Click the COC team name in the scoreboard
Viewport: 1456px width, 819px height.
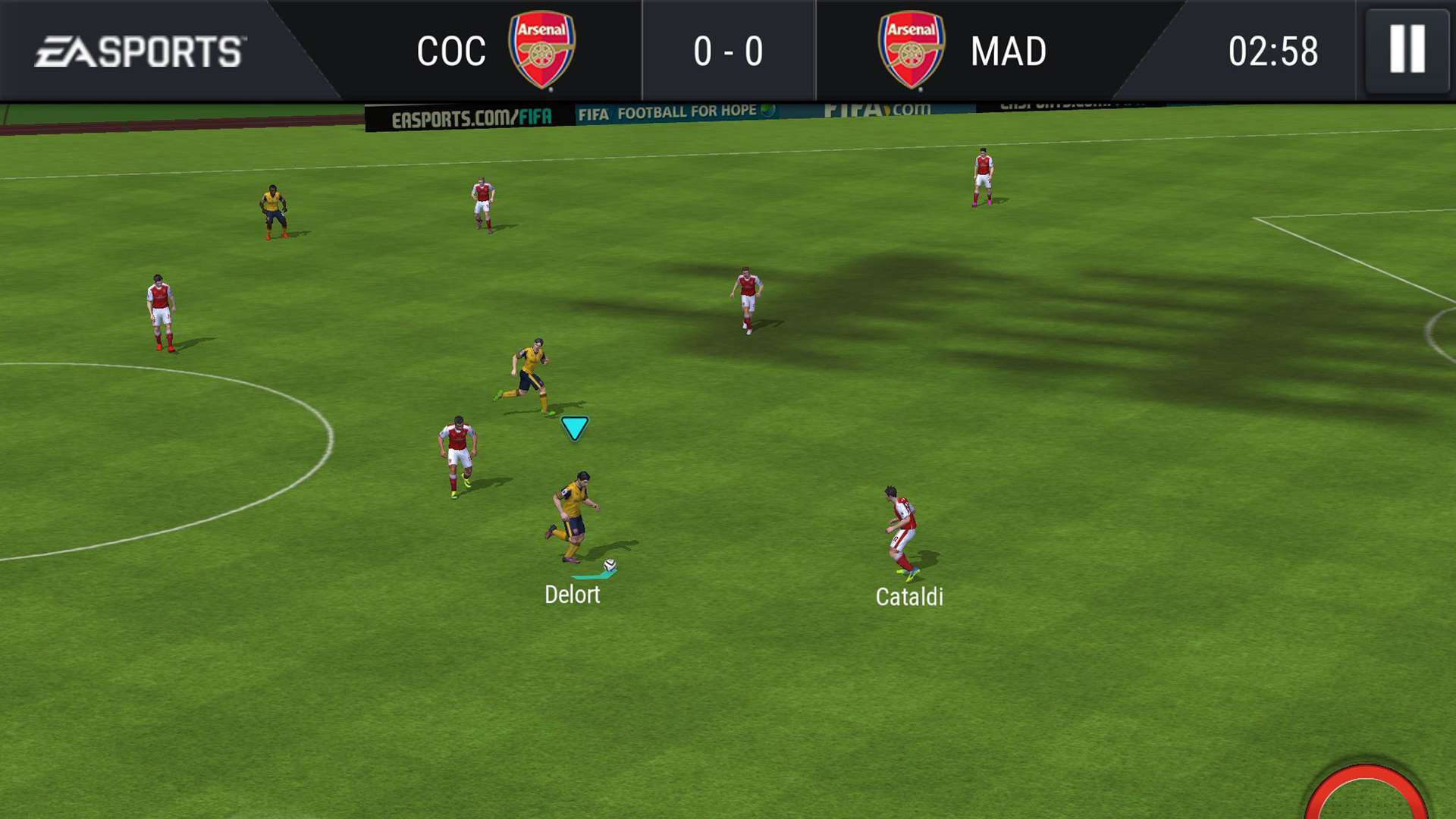click(451, 50)
